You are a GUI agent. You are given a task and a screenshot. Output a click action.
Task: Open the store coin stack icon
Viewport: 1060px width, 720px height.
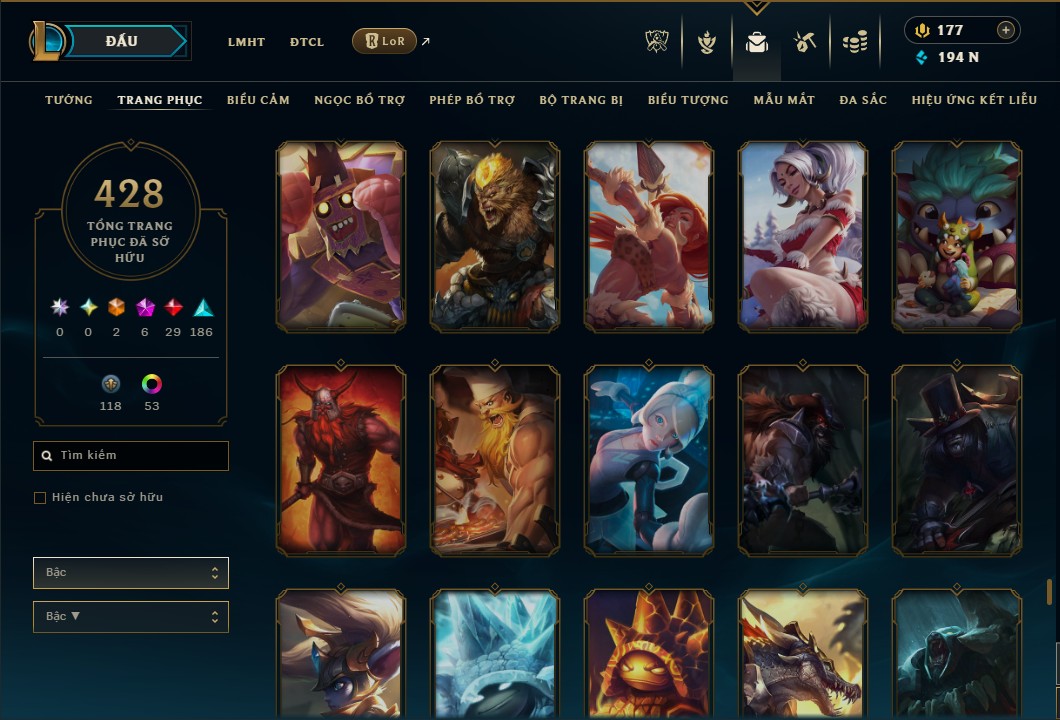(854, 42)
